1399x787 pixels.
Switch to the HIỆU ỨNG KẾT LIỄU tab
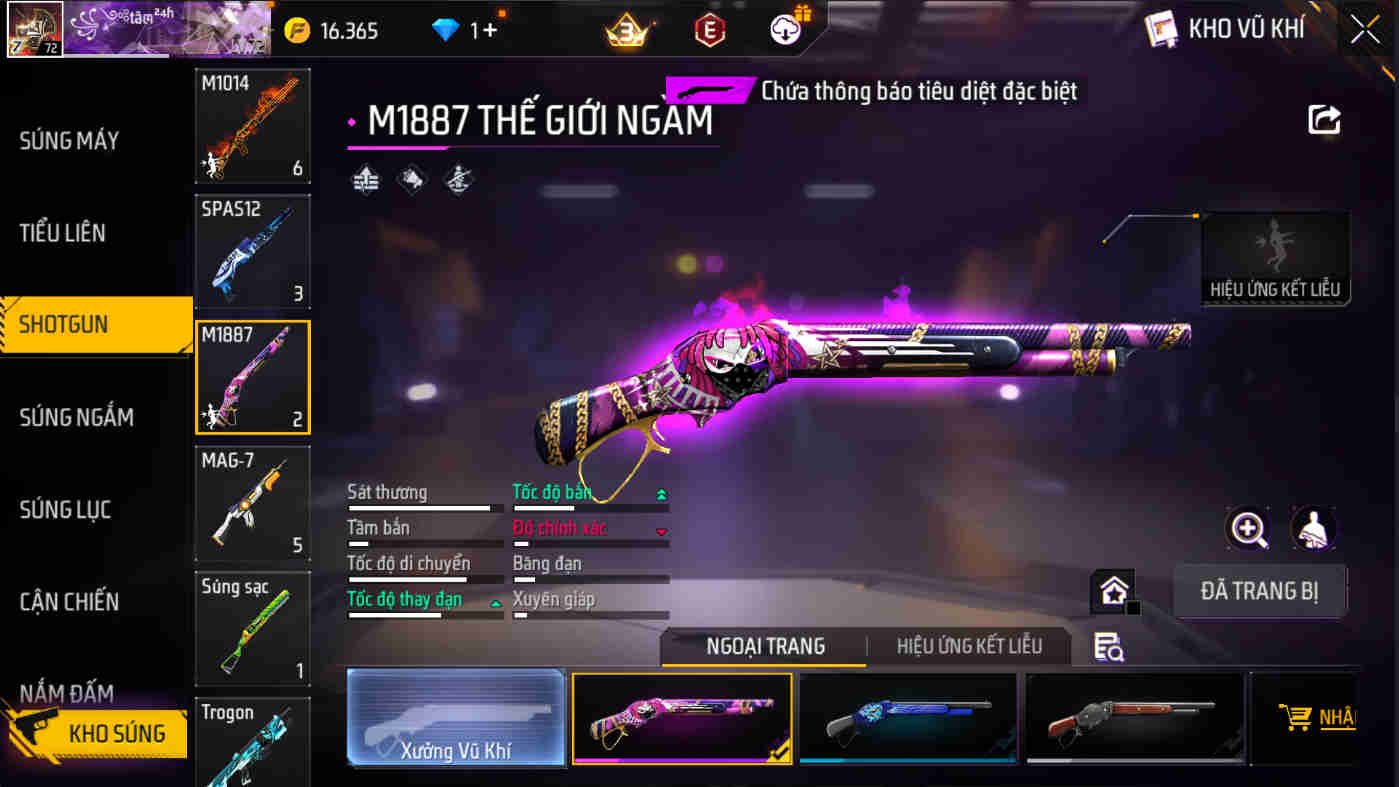pos(969,645)
